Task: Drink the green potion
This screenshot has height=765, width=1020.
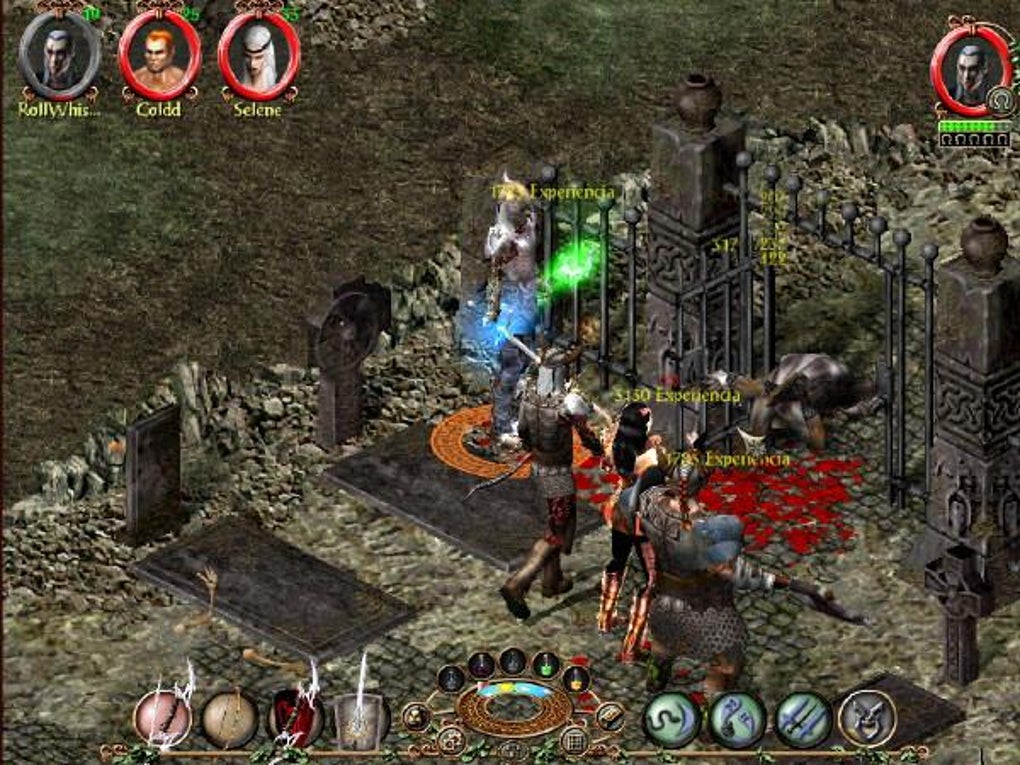Action: click(x=545, y=664)
